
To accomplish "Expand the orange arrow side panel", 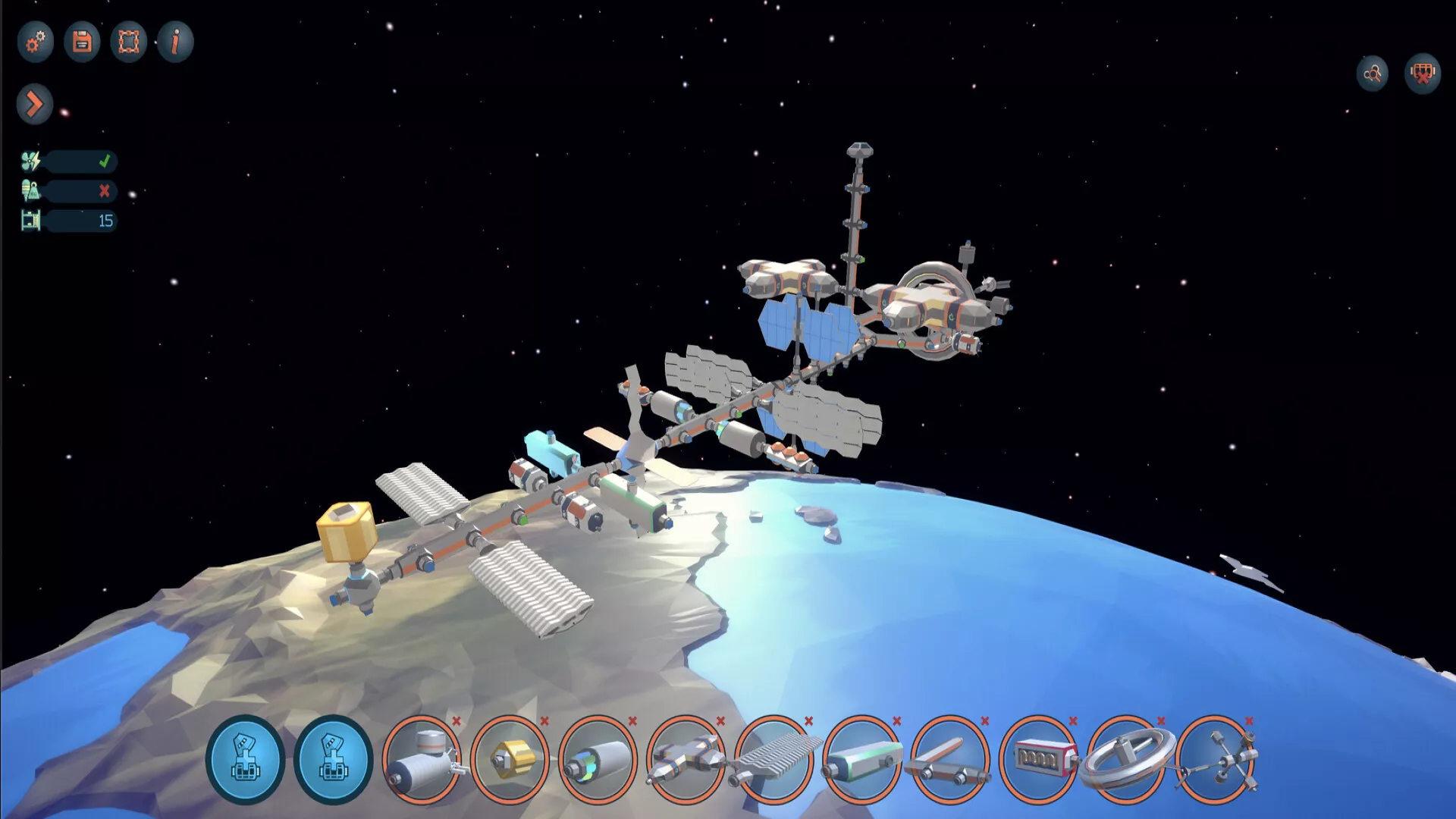I will pos(34,104).
